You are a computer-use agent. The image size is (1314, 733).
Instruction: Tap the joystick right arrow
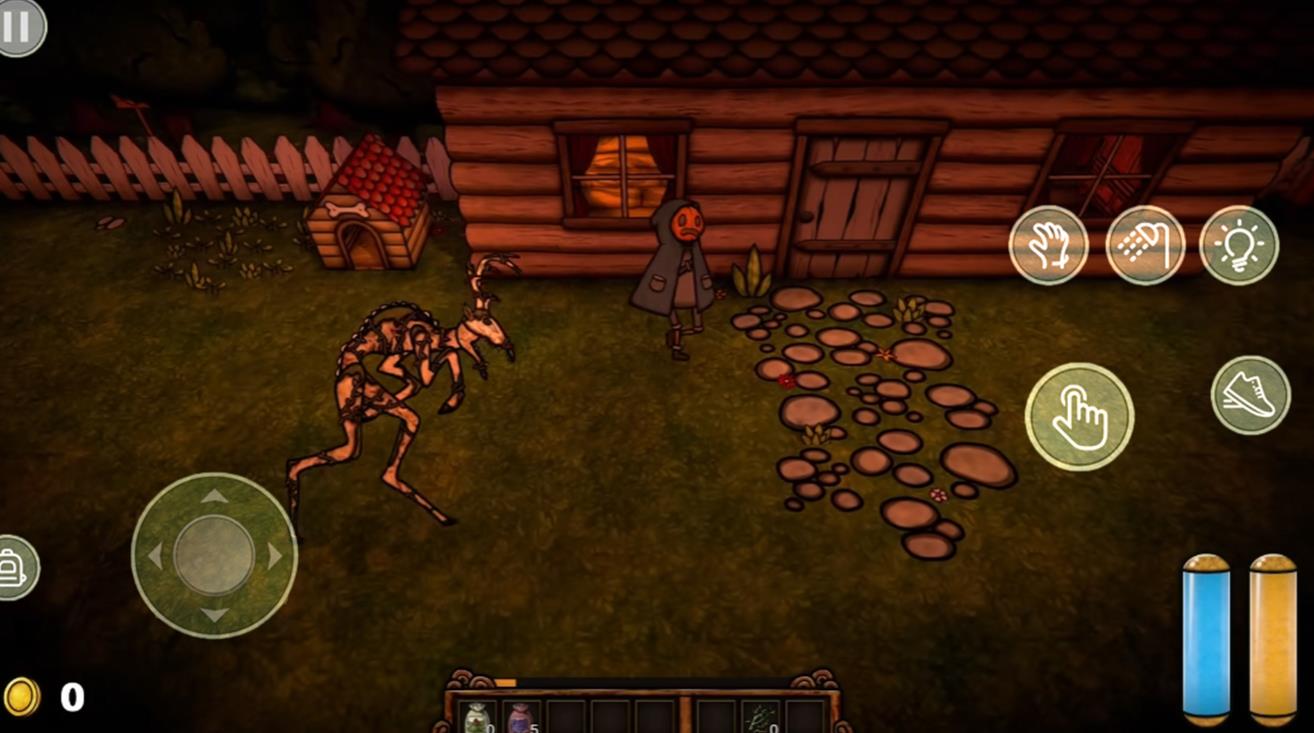point(275,556)
